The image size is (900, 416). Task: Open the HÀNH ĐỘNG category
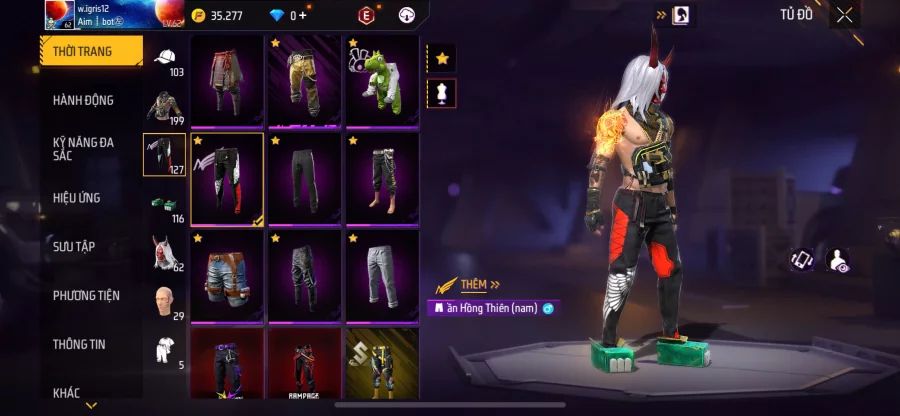(84, 100)
